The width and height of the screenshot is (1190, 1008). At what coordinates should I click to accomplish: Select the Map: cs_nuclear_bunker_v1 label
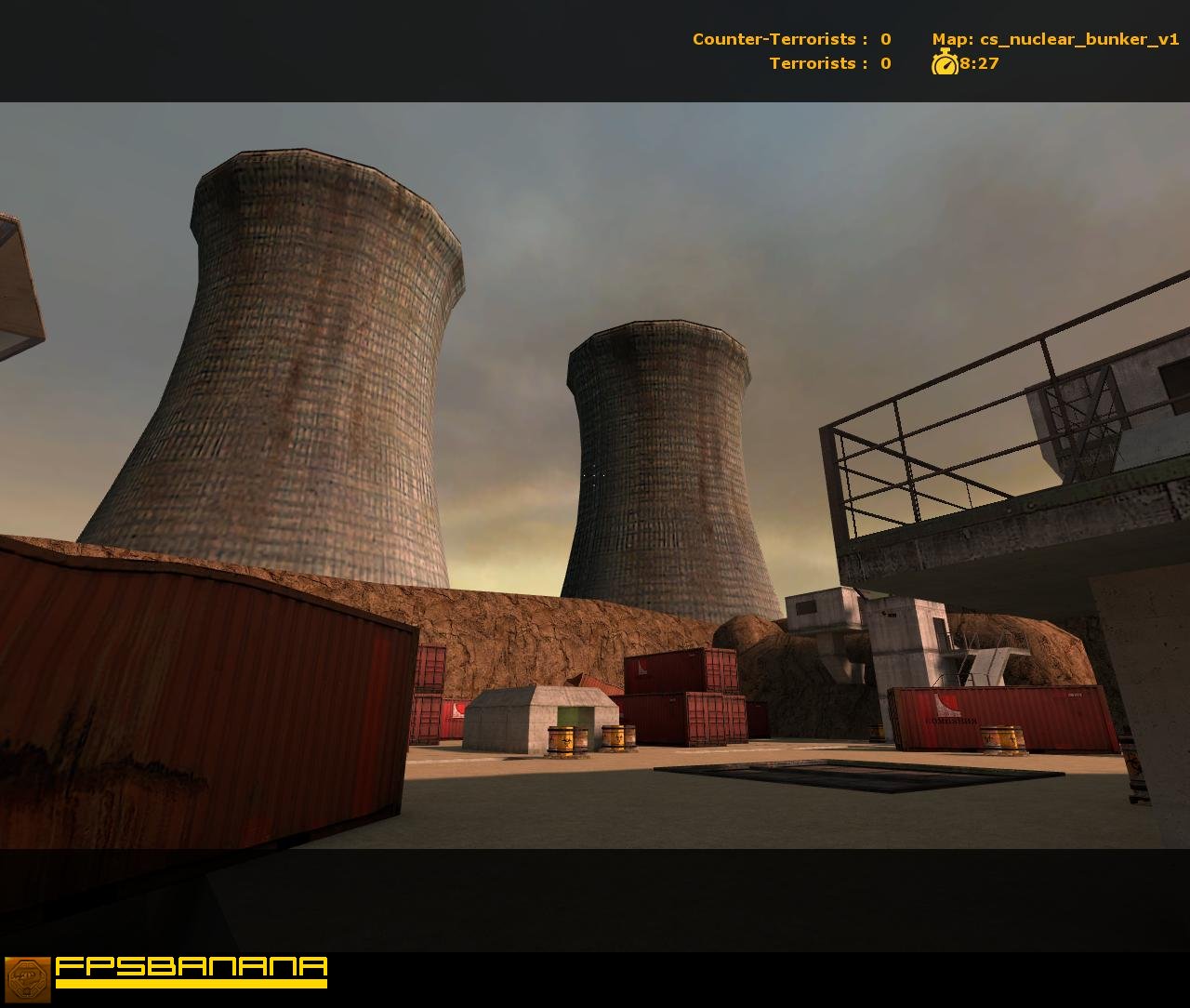[x=1055, y=39]
